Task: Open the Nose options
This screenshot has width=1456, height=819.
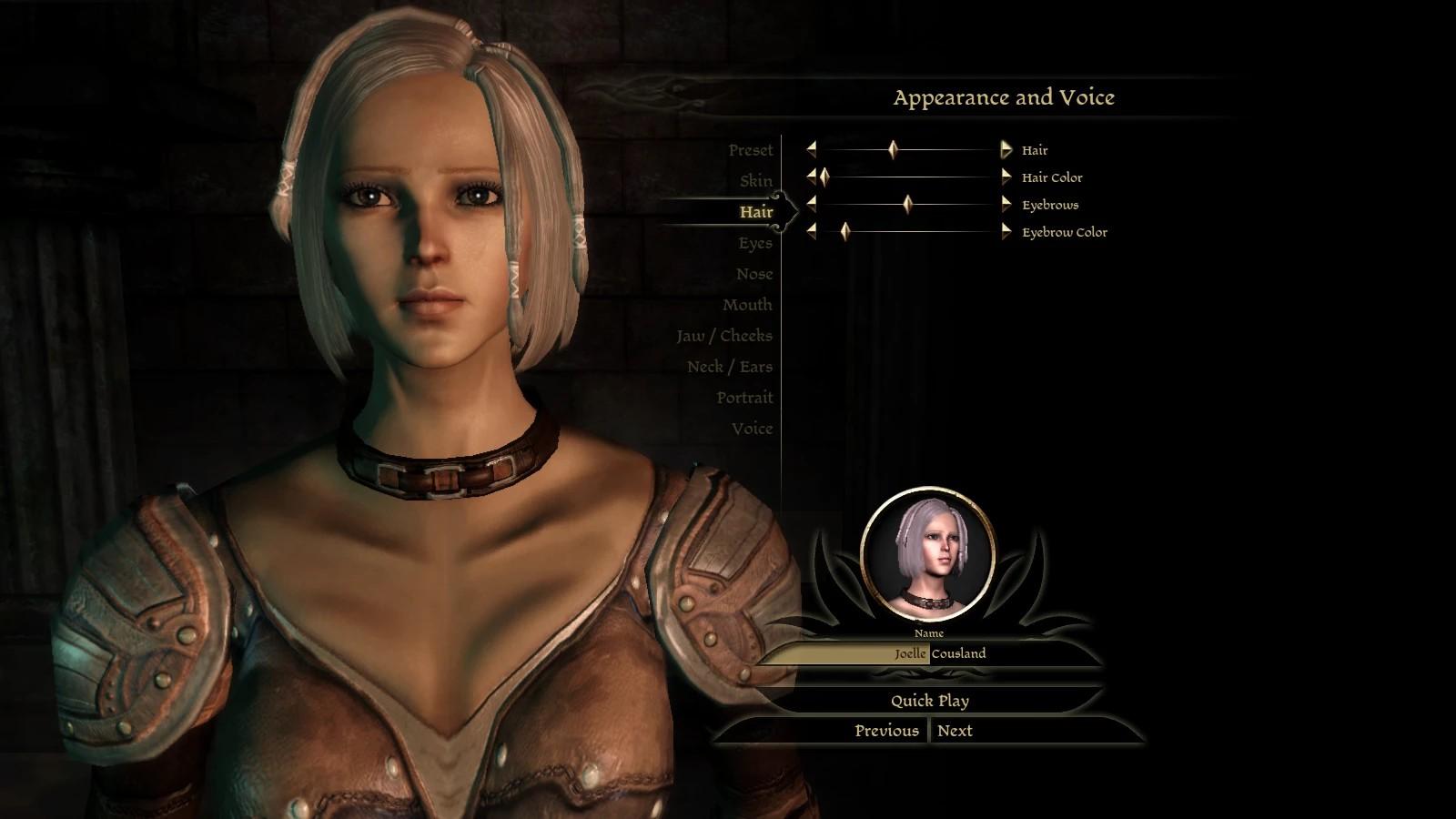Action: [x=753, y=274]
